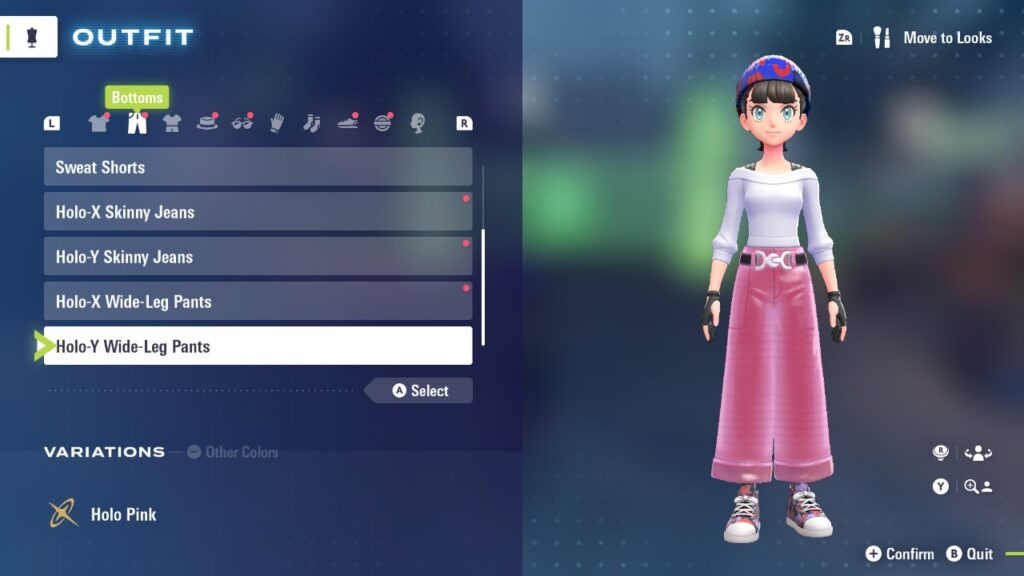Image resolution: width=1024 pixels, height=576 pixels.
Task: Click the Select button below the list
Action: (420, 391)
